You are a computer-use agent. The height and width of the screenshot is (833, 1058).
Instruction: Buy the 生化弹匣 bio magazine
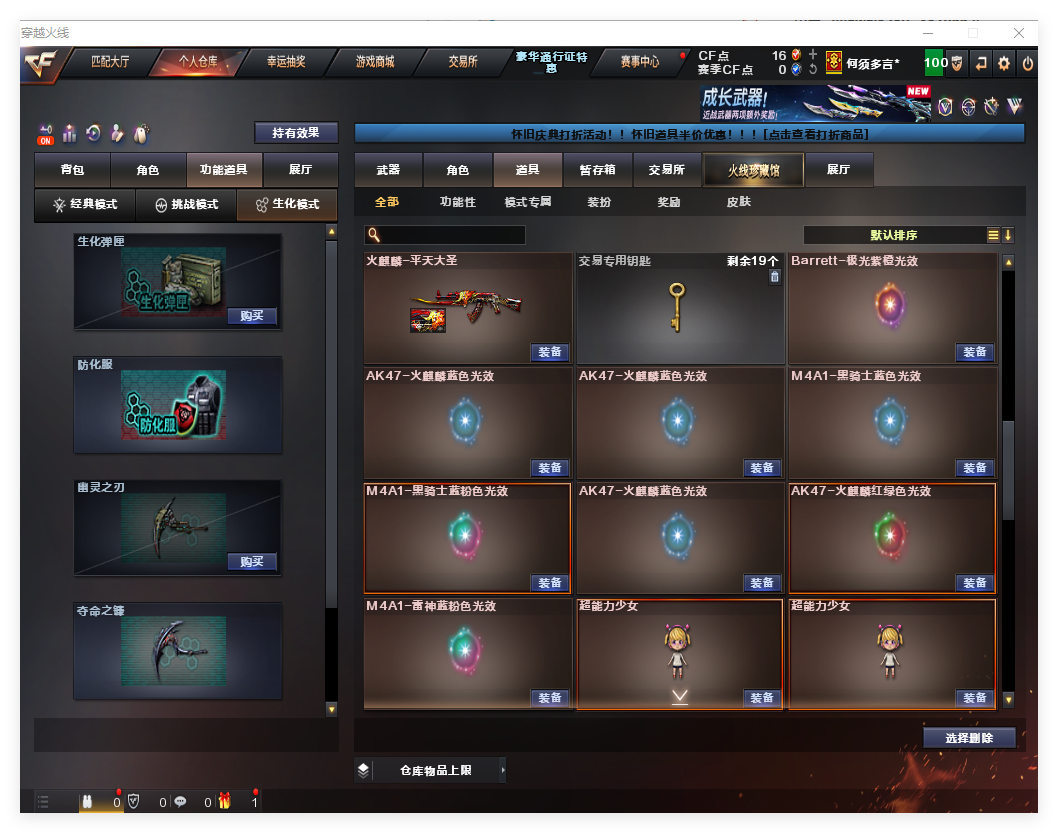(251, 316)
